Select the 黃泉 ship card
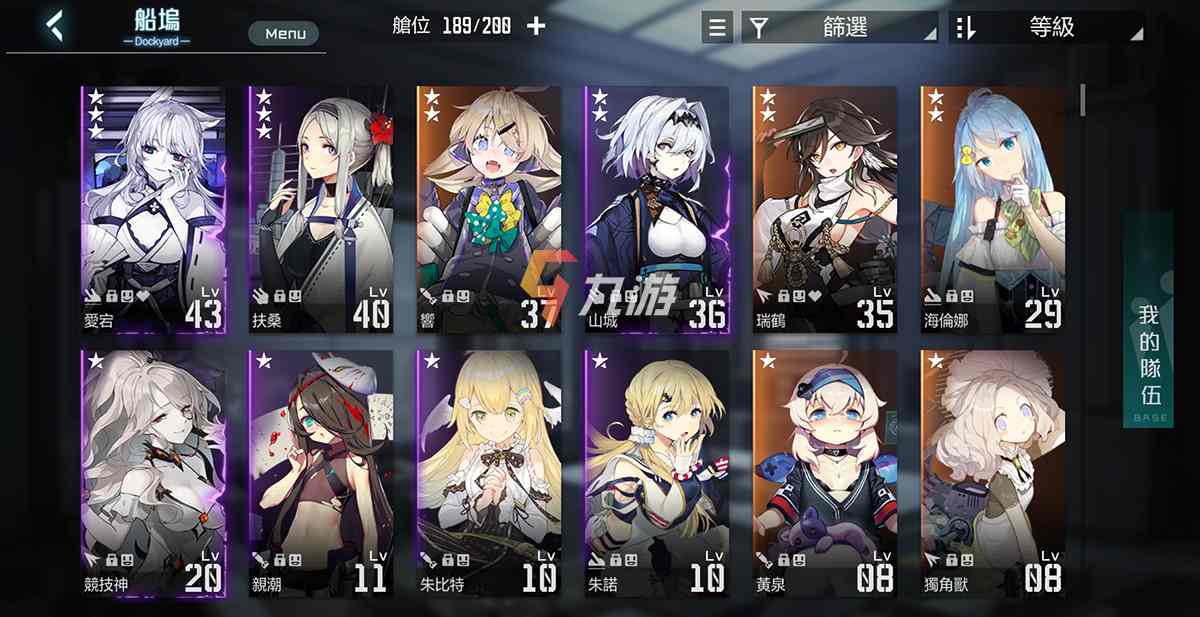 click(x=825, y=473)
